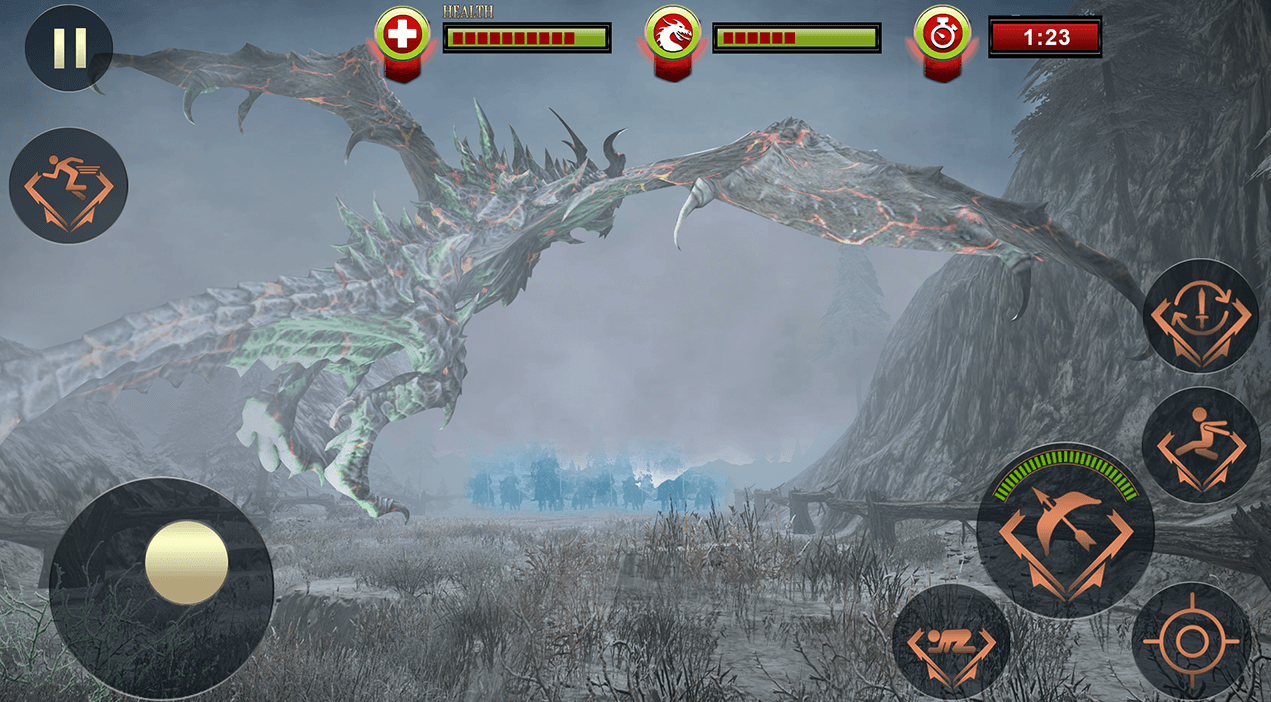
Task: Go prone with the crawling figure button
Action: 951,643
